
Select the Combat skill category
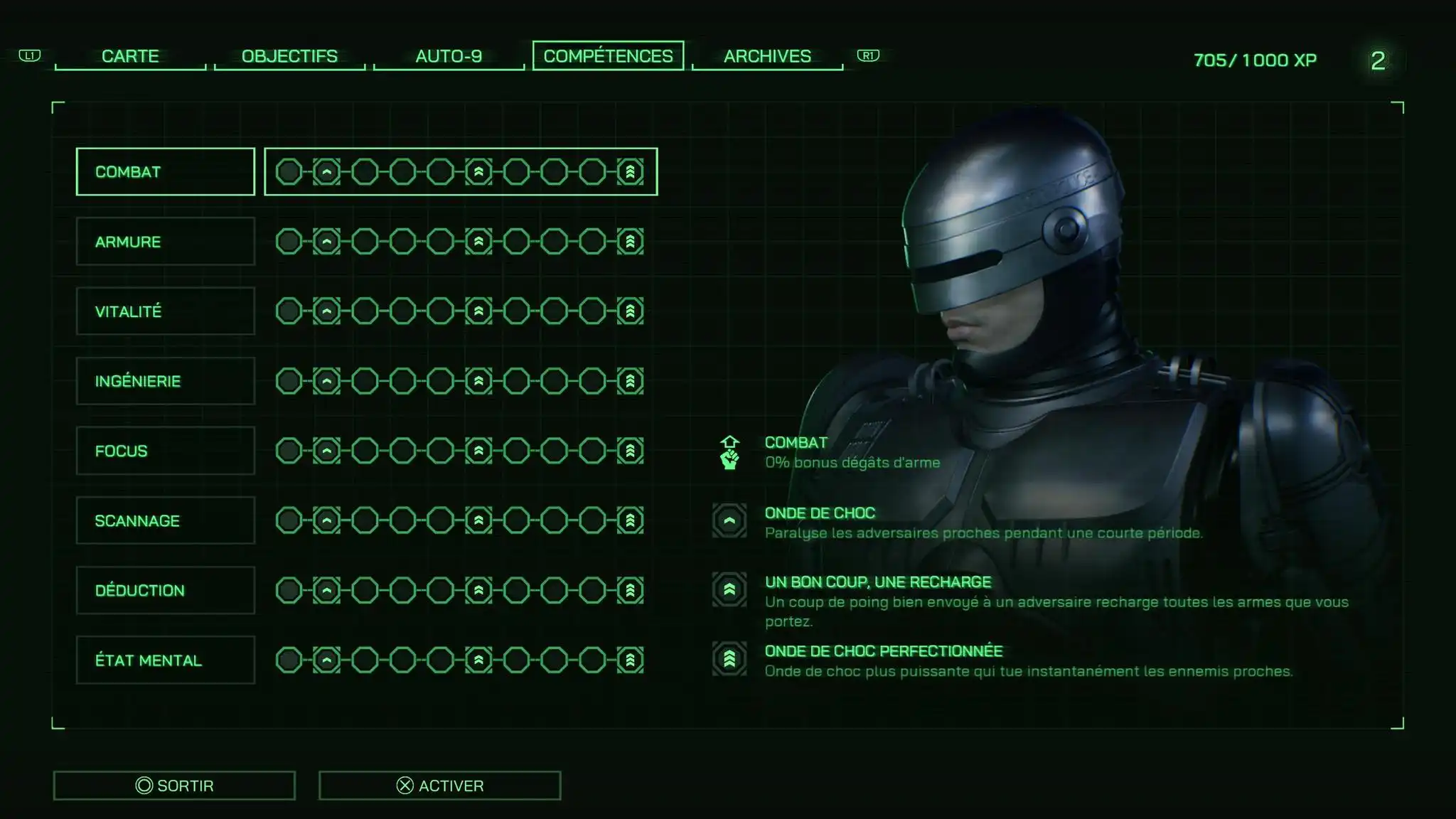165,172
